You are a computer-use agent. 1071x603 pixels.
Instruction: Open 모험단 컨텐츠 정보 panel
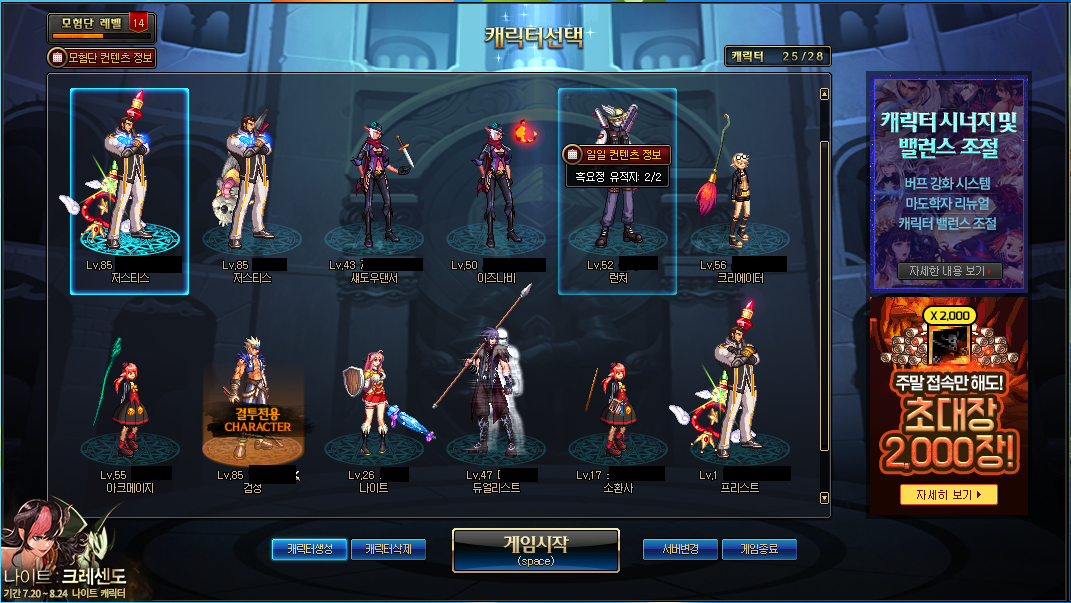pyautogui.click(x=102, y=58)
